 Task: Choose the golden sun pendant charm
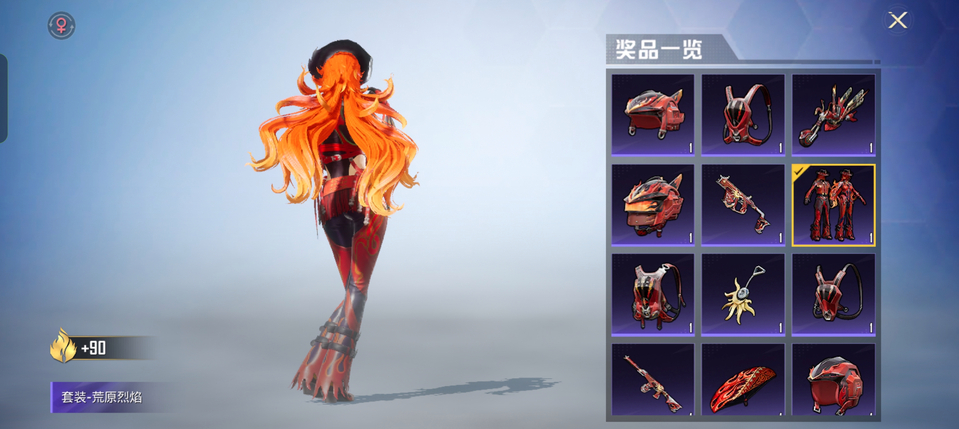pos(744,294)
